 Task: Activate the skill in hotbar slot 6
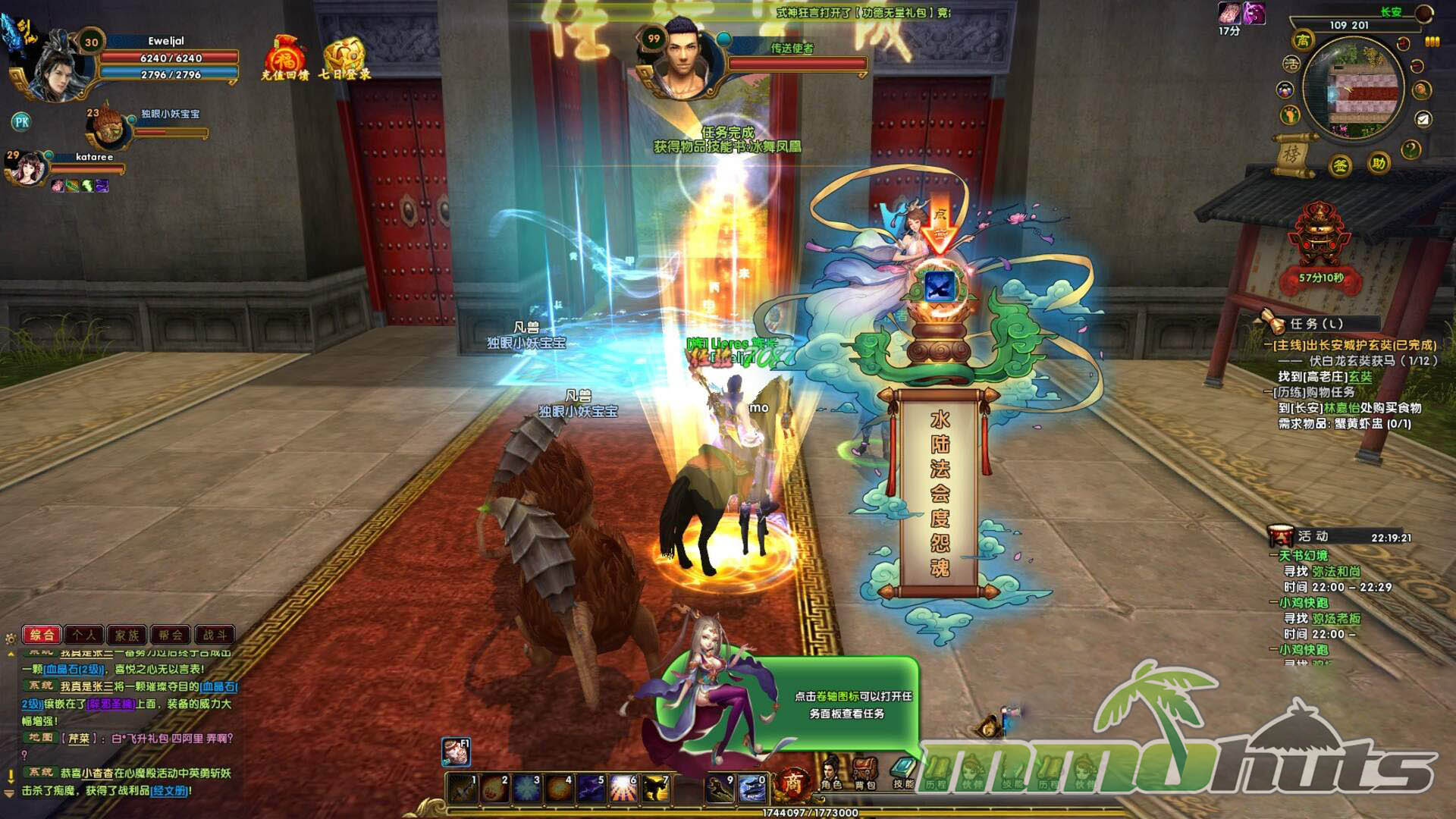coord(623,789)
